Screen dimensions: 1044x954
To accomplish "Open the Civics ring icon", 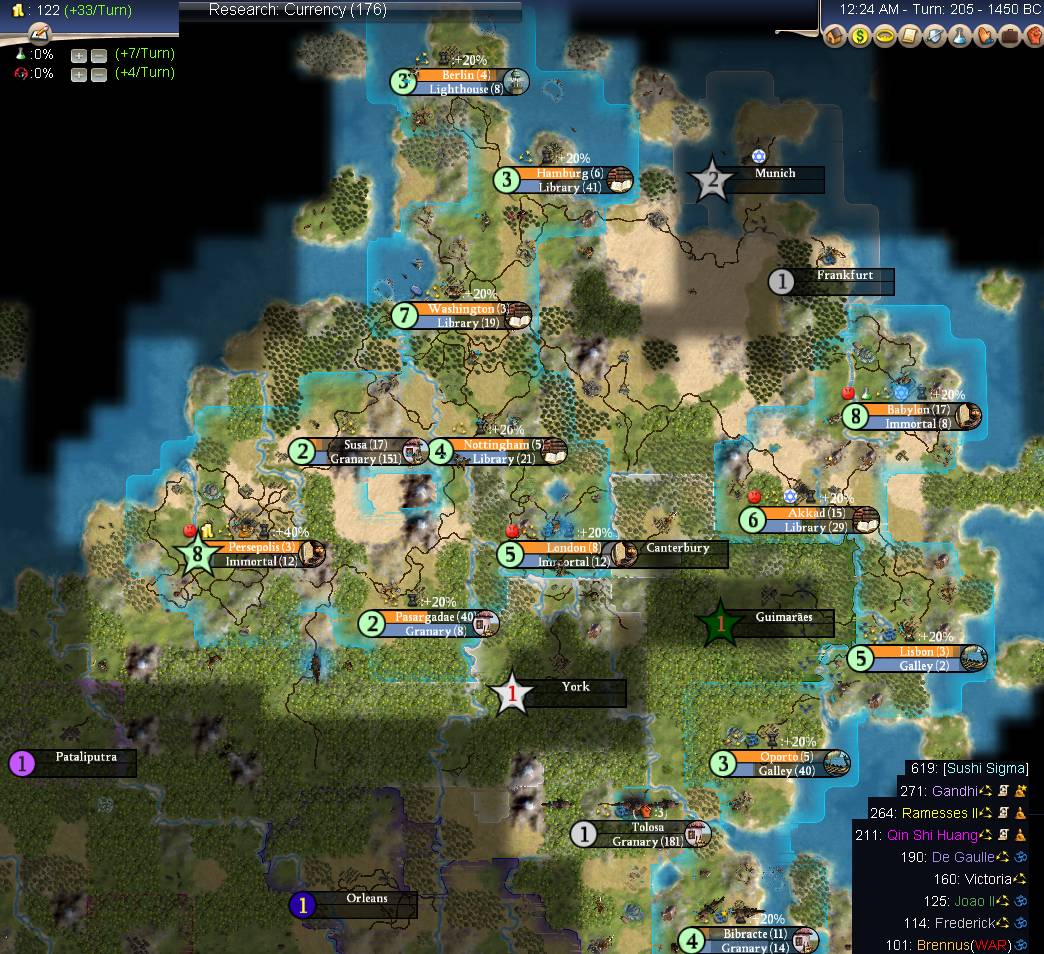I will pyautogui.click(x=884, y=37).
